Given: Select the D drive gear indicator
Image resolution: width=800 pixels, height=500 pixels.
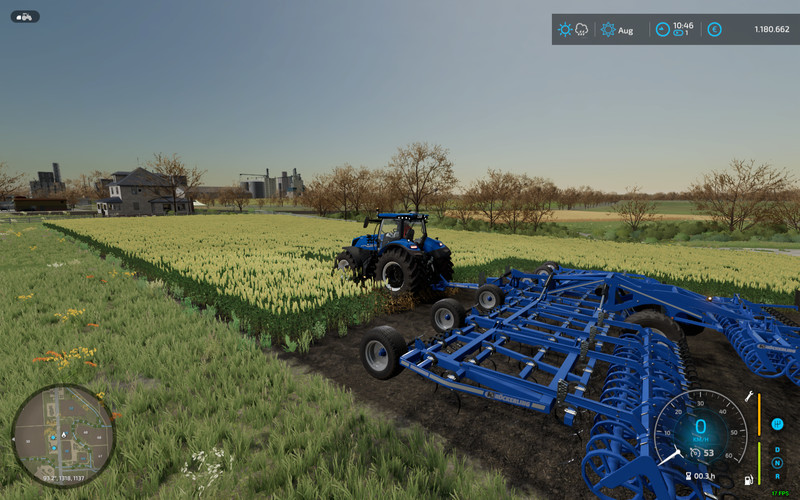Looking at the screenshot, I should tap(777, 450).
